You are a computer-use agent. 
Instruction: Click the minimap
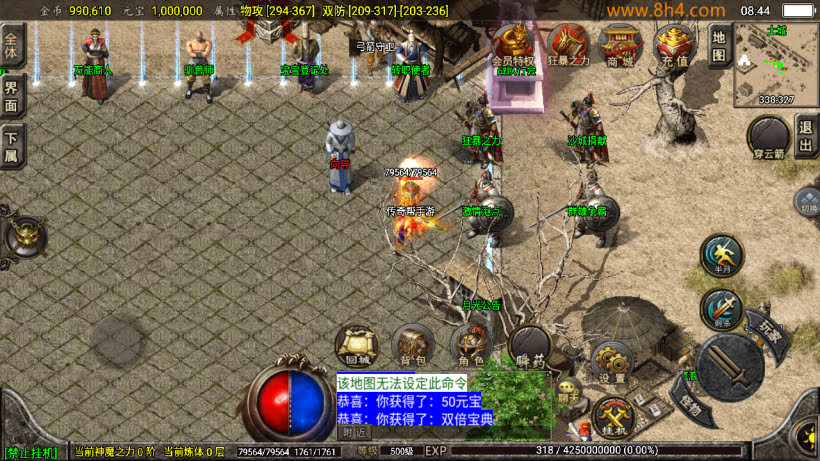[776, 64]
